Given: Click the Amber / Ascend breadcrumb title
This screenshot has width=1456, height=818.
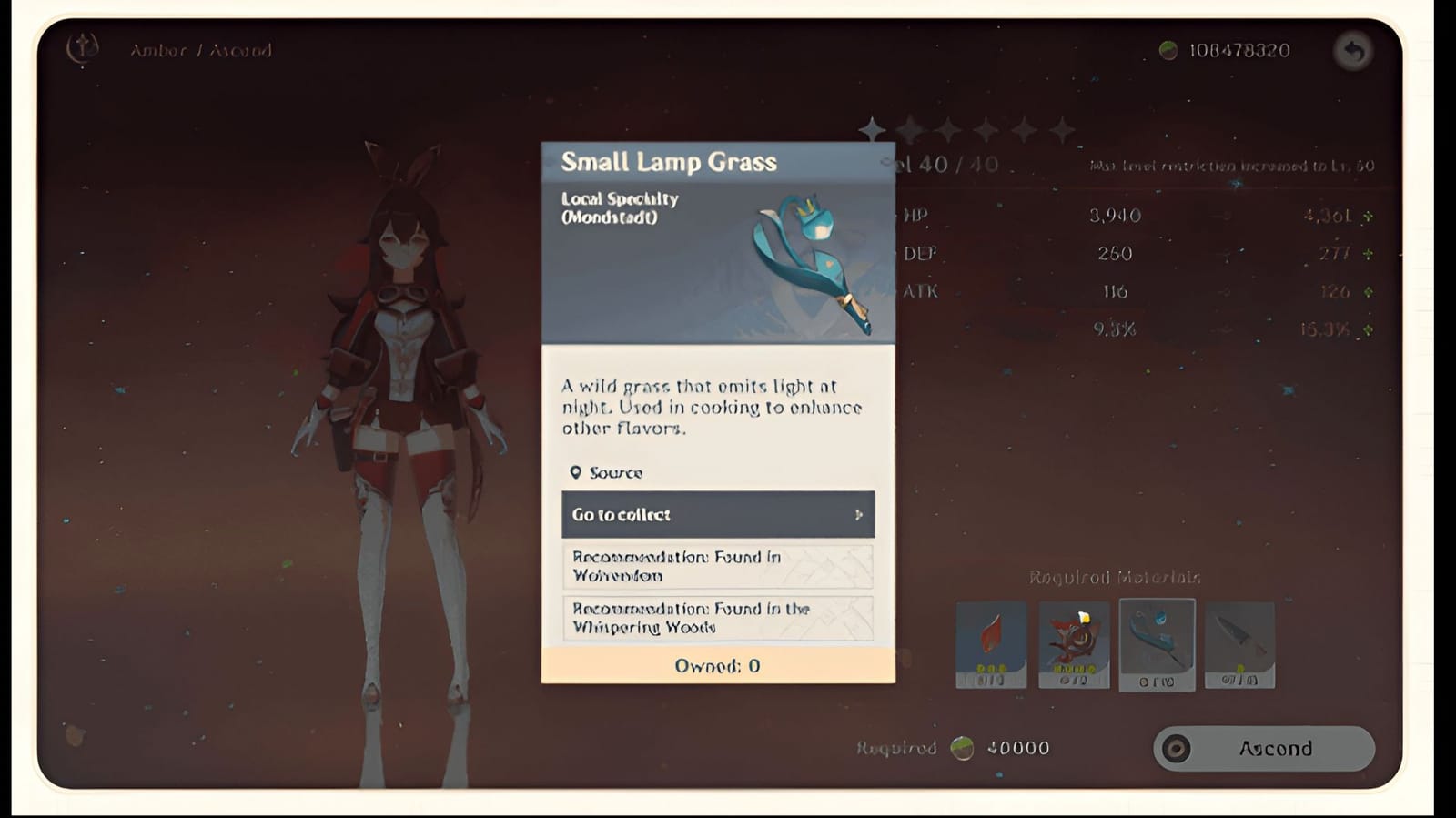Looking at the screenshot, I should pos(200,51).
